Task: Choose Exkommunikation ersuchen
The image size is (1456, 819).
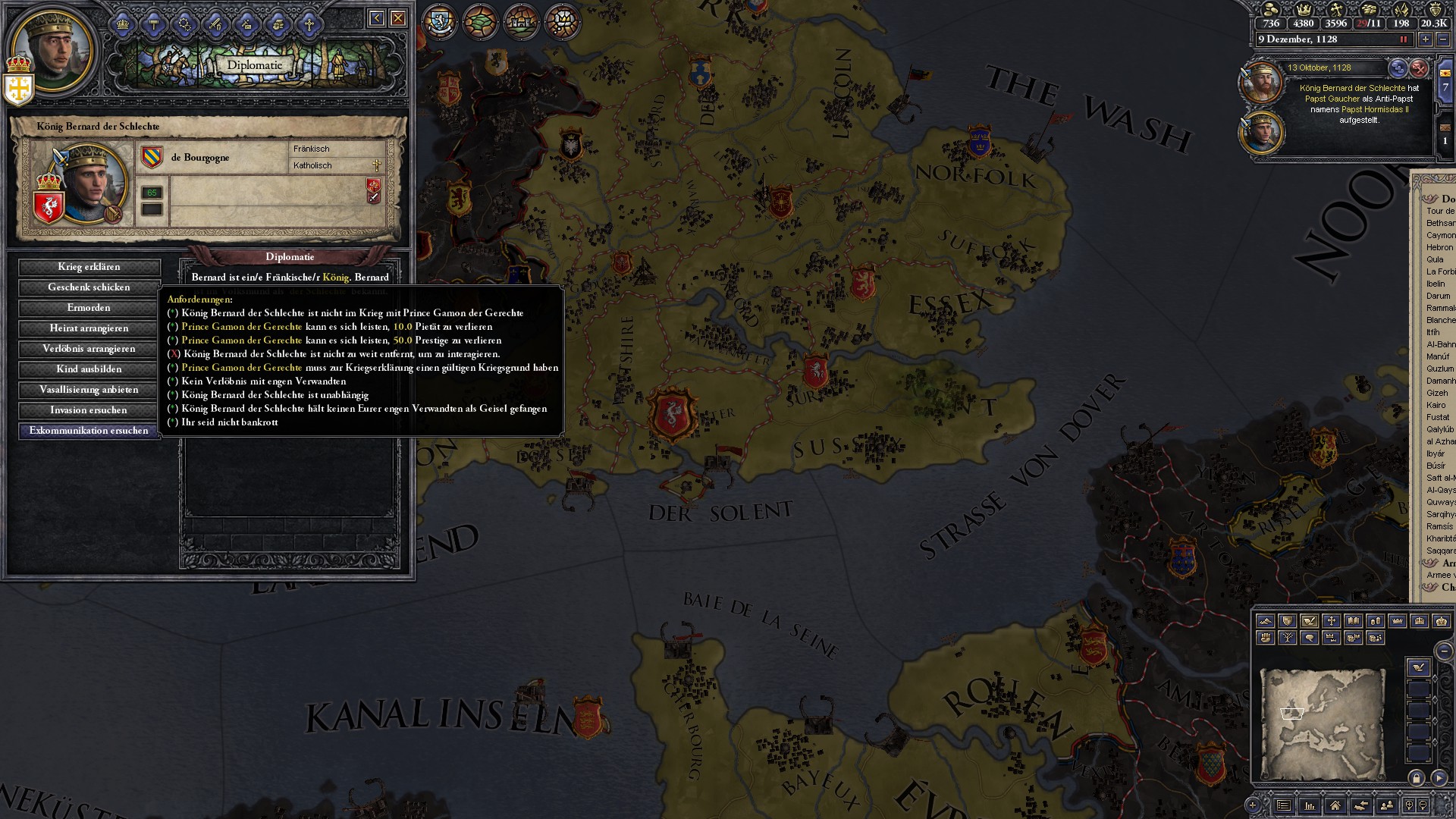Action: coord(89,431)
